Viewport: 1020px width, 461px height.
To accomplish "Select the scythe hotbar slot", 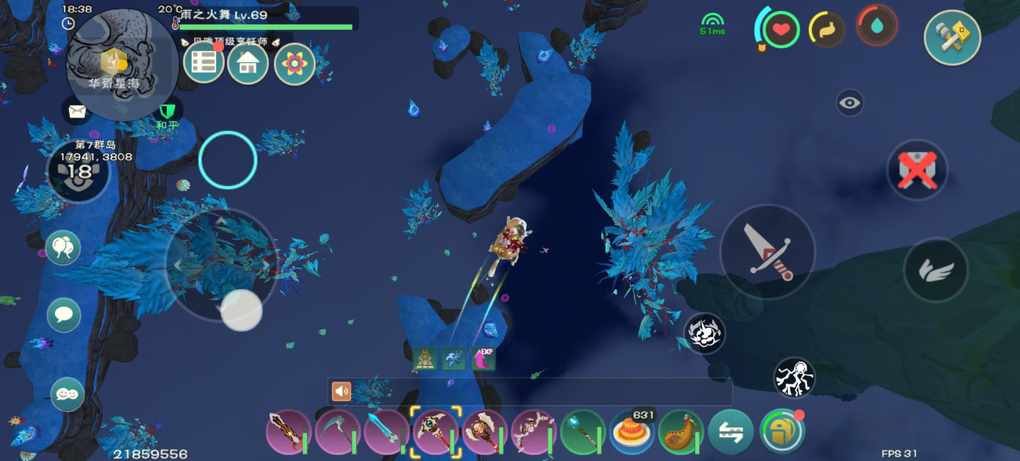I will [x=338, y=432].
